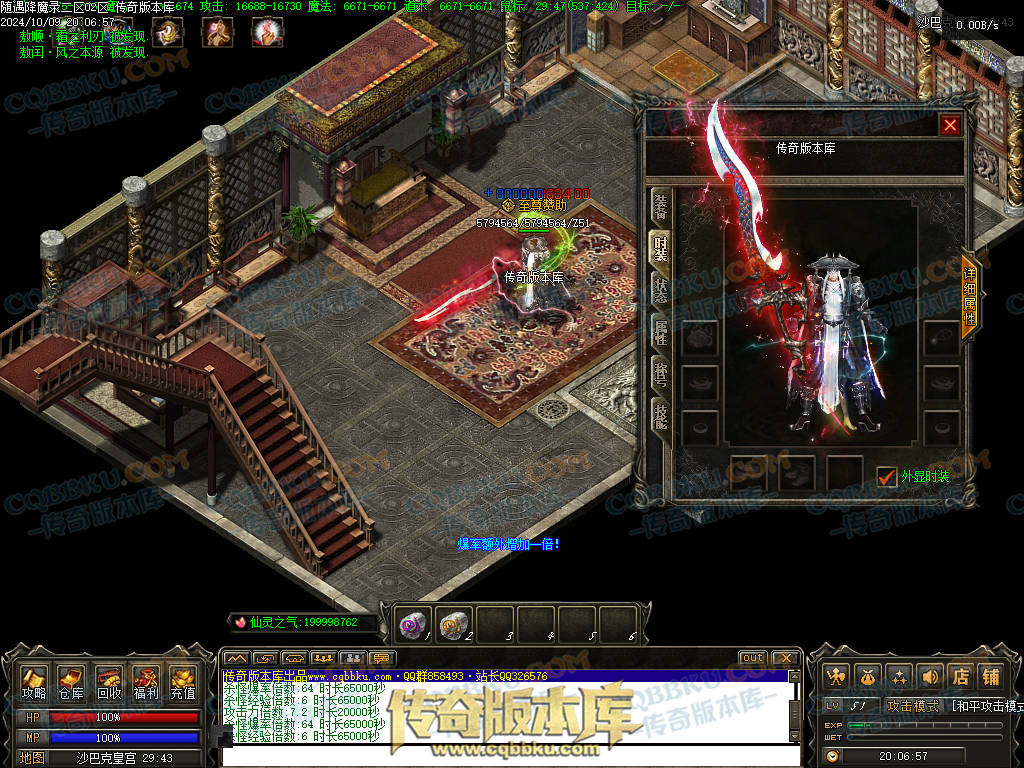Open the 店 (Shop) button
The image size is (1024, 768).
pyautogui.click(x=960, y=676)
